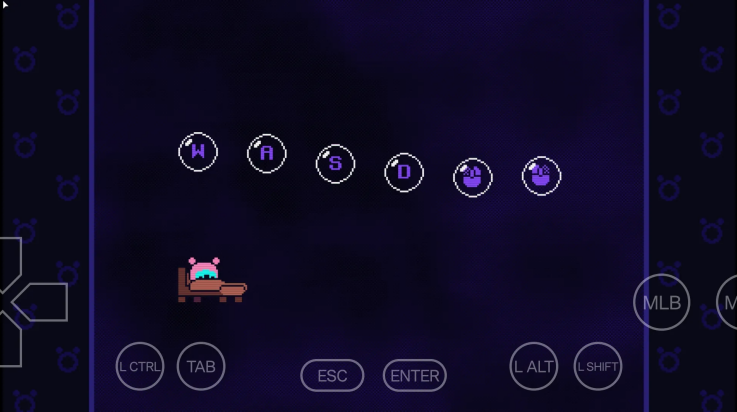Tap the TAB overlay button

pyautogui.click(x=201, y=366)
